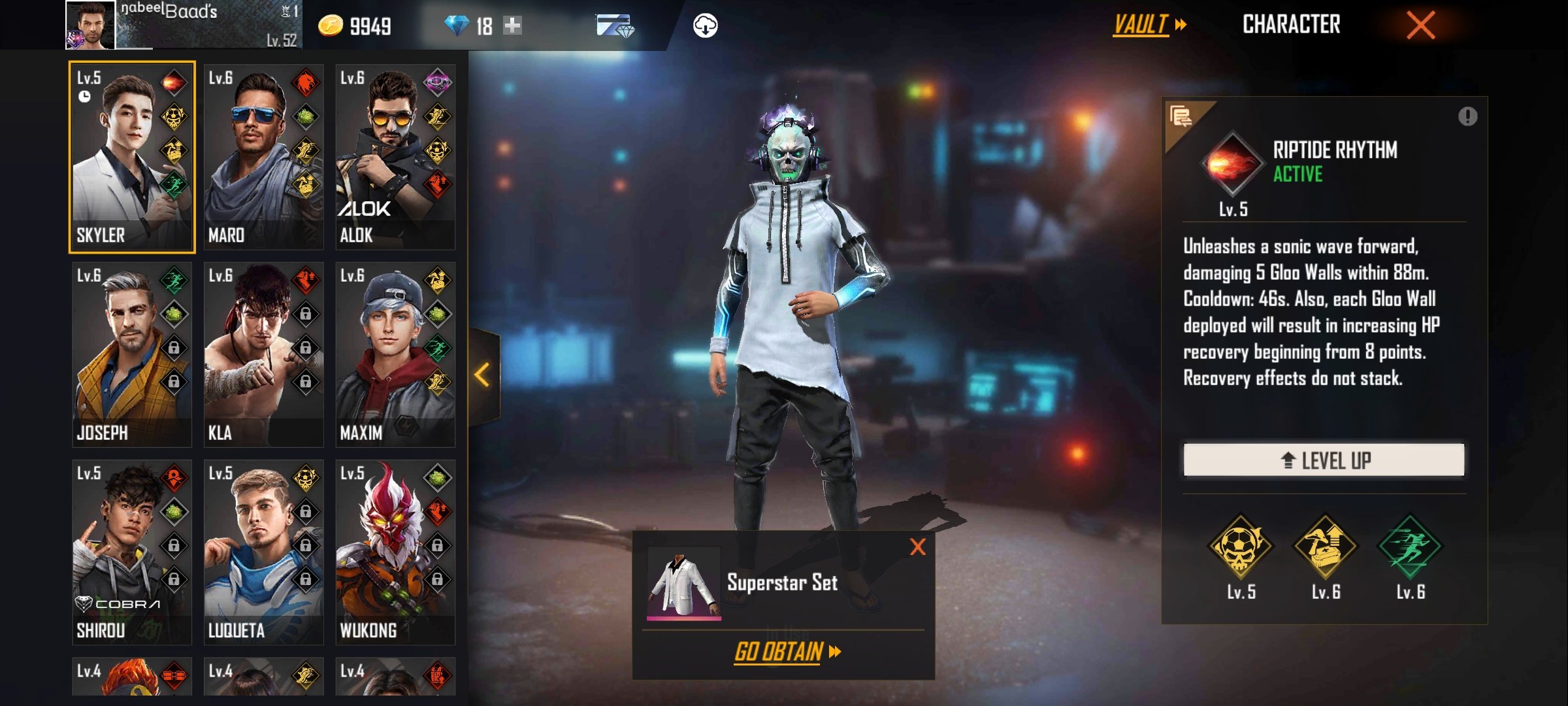1568x706 pixels.
Task: Open the Vault
Action: 1149,25
